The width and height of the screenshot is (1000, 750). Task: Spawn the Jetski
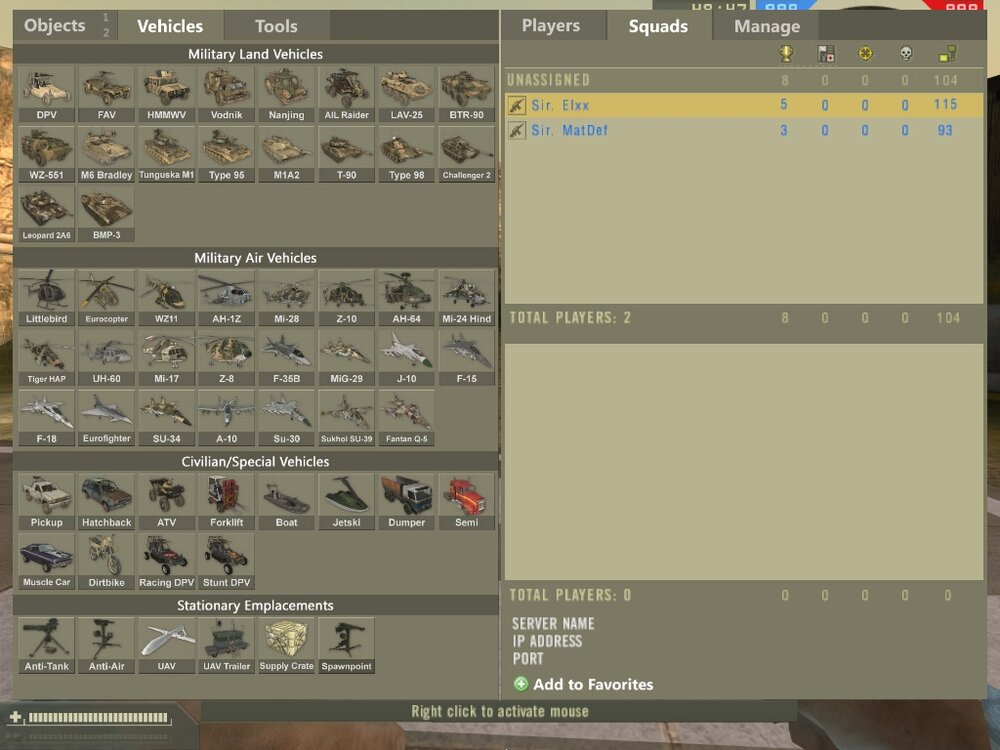point(346,502)
